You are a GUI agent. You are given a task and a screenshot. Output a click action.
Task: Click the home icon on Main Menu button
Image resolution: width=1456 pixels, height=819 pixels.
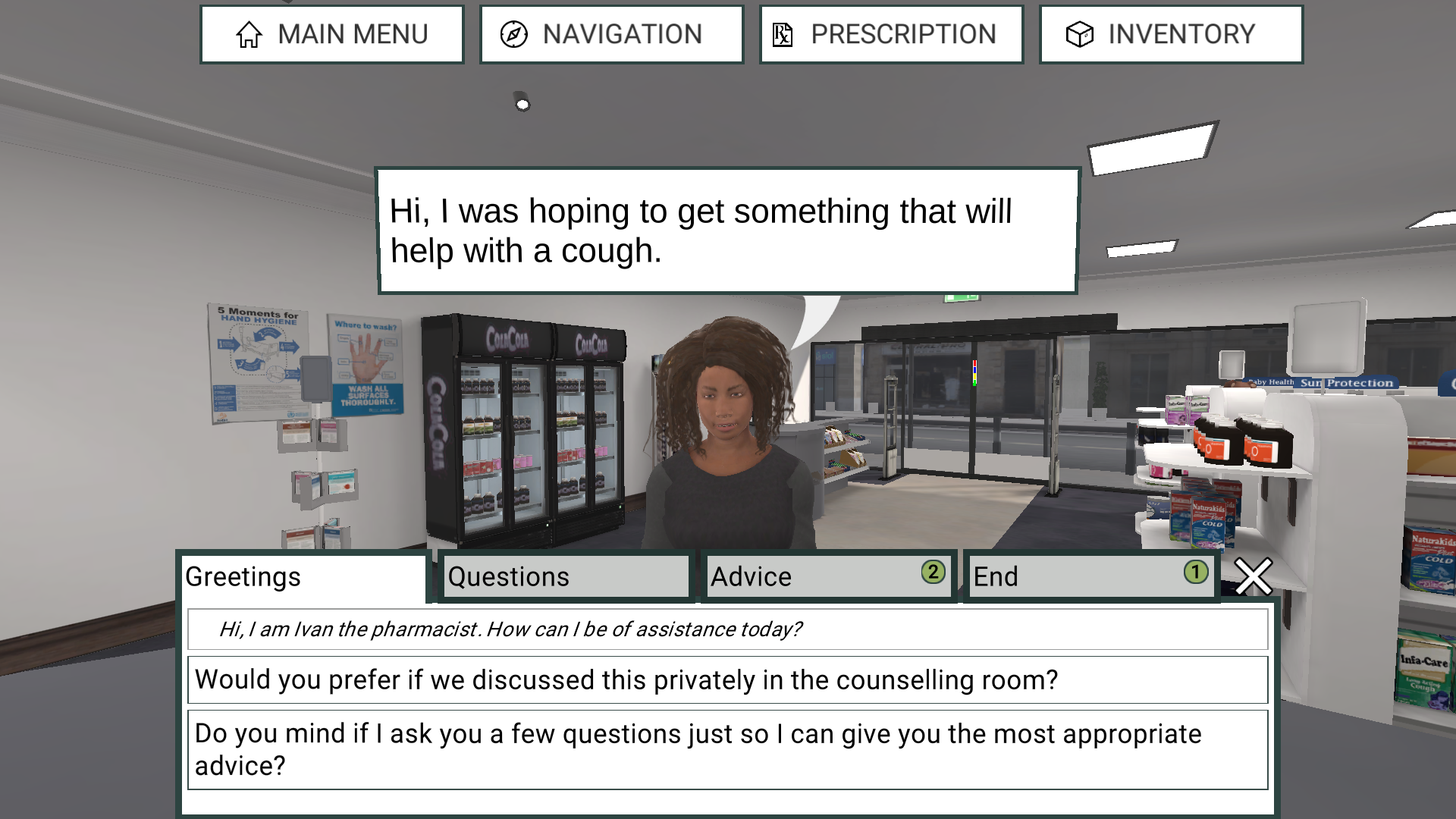click(x=248, y=34)
